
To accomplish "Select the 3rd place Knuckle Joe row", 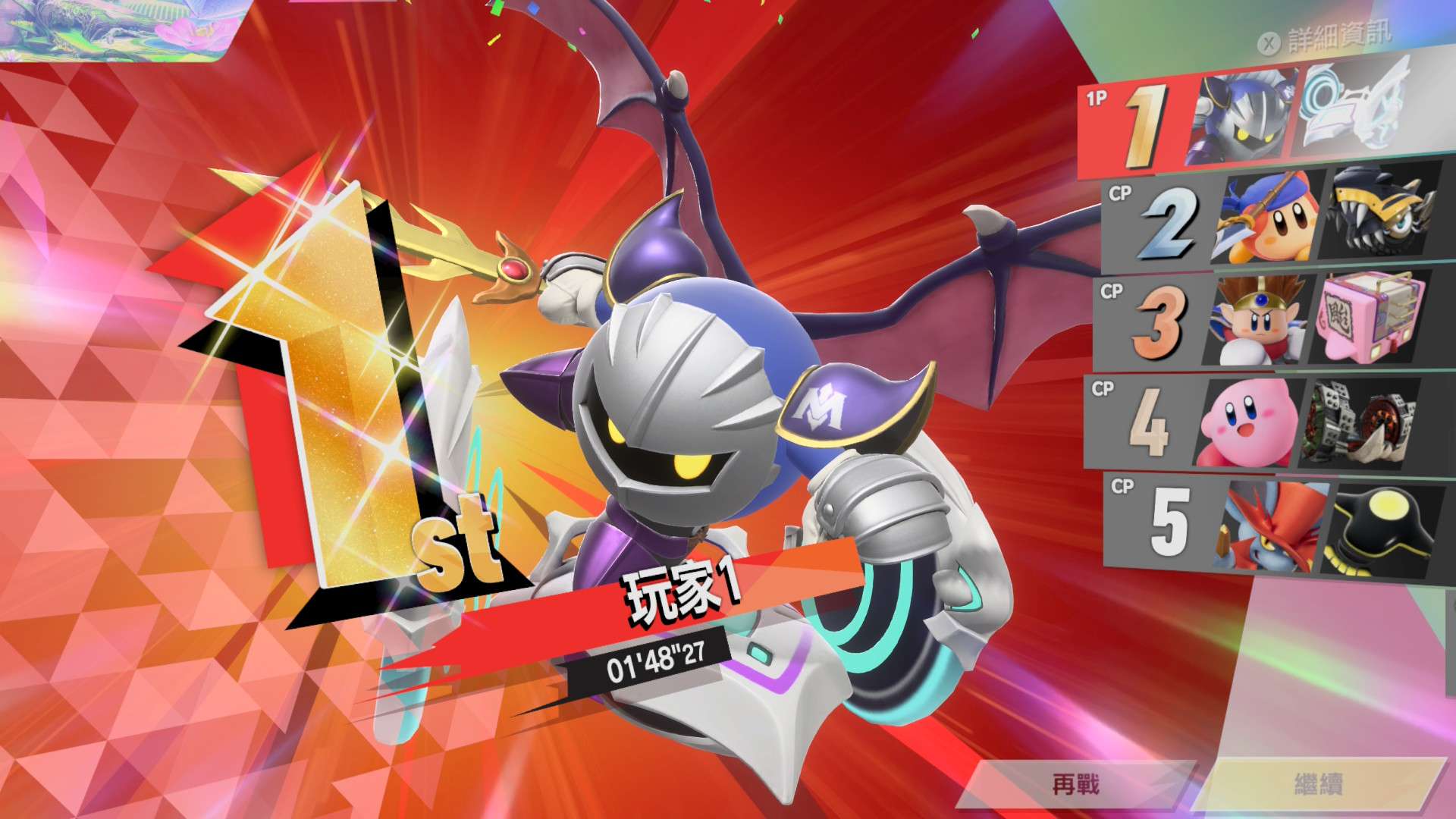I will pyautogui.click(x=1266, y=320).
